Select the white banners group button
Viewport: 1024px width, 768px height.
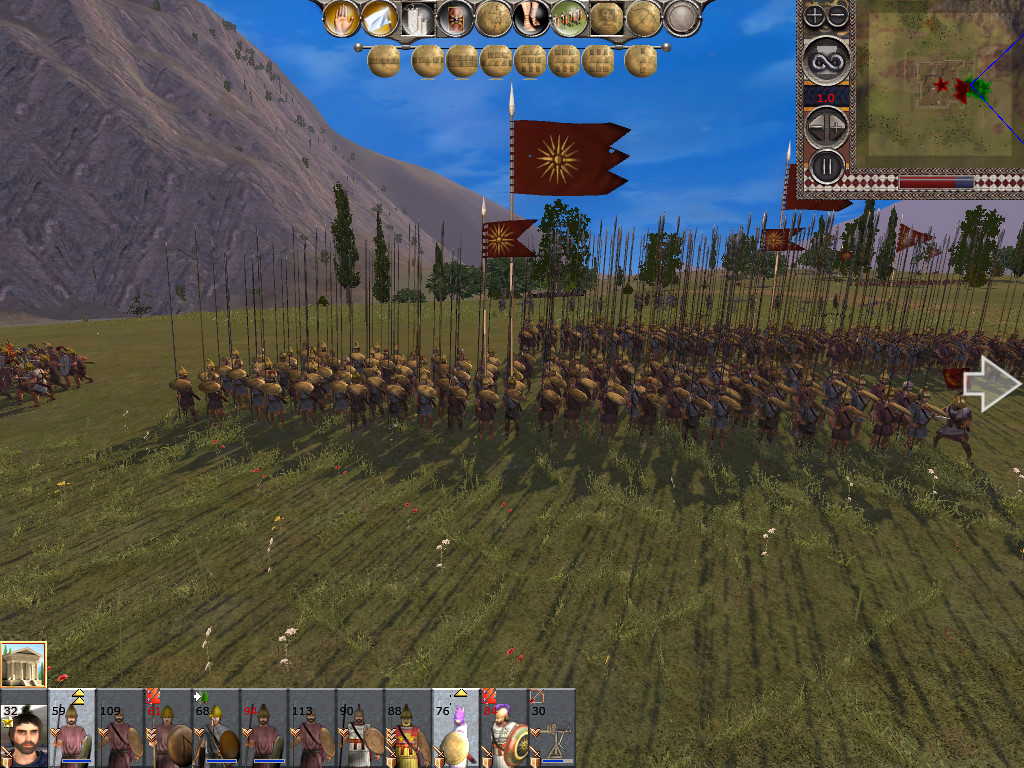tap(418, 18)
